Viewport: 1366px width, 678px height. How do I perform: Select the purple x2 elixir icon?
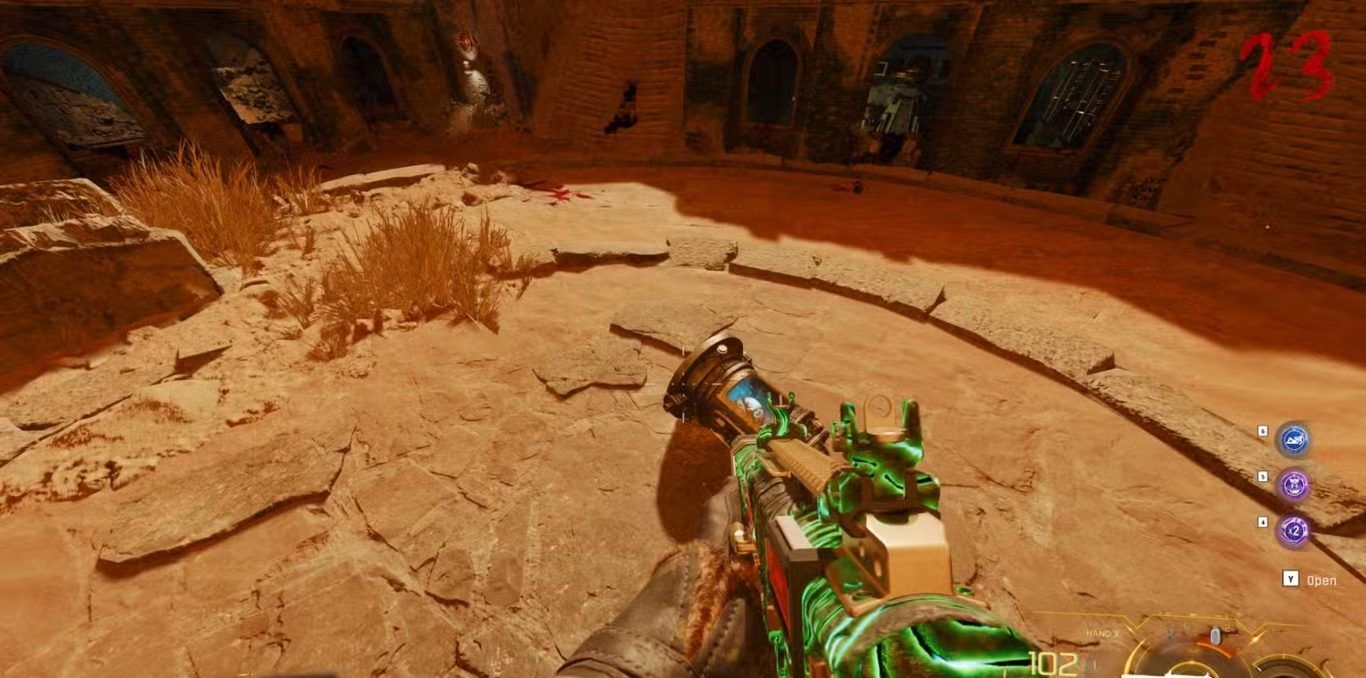[x=1294, y=531]
